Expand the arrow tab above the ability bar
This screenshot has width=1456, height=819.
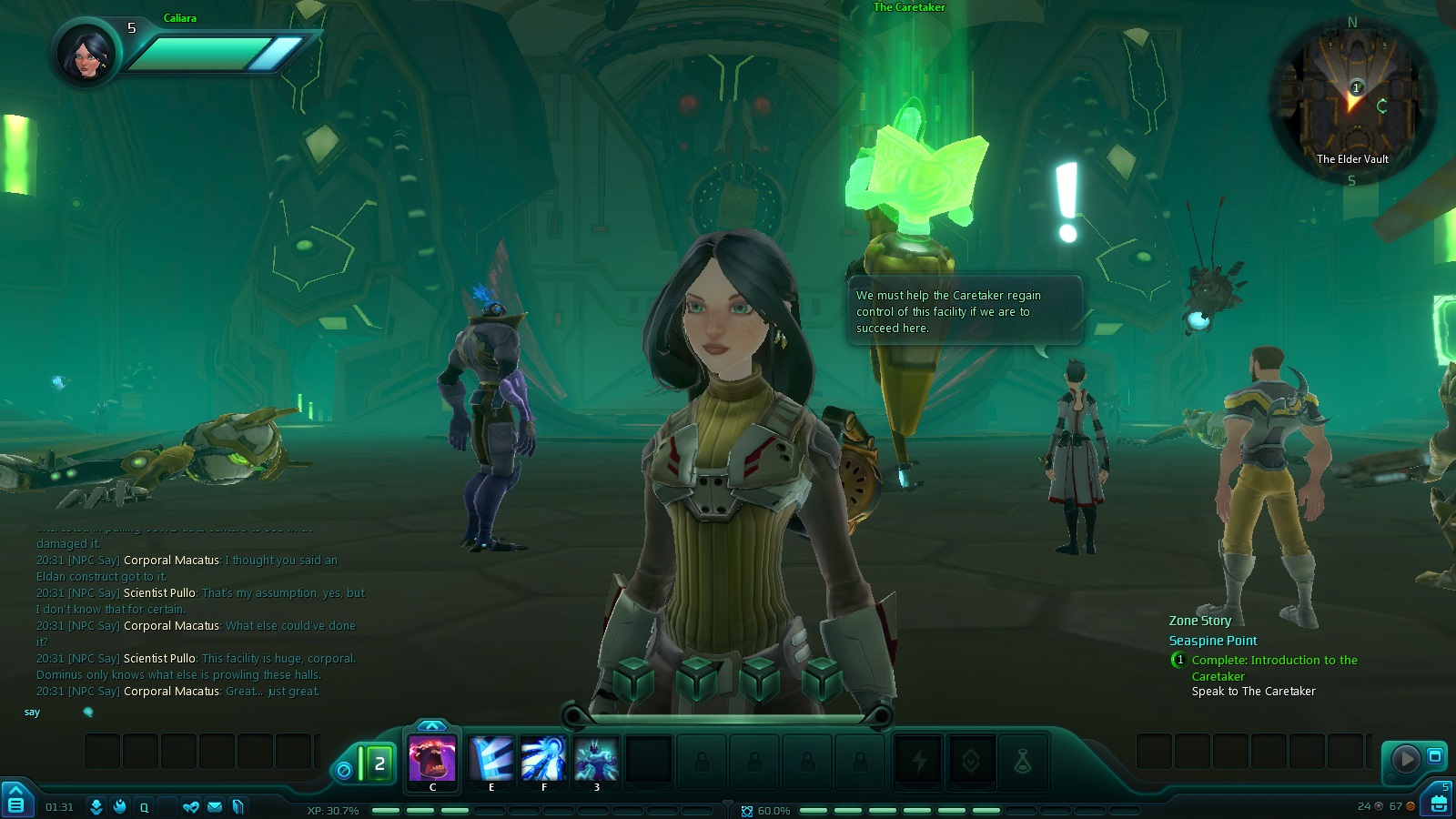click(x=432, y=725)
